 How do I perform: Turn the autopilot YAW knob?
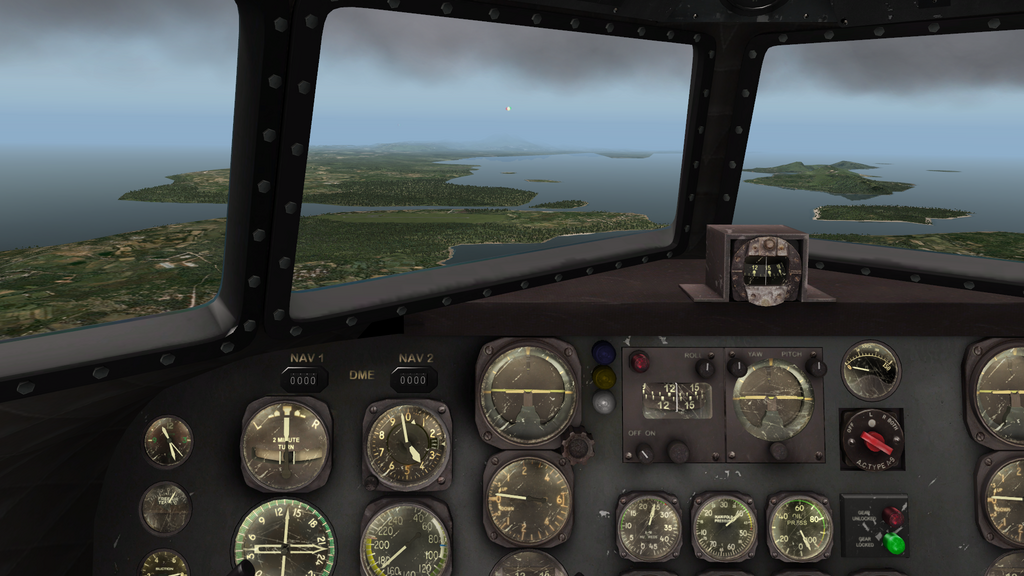click(x=738, y=367)
